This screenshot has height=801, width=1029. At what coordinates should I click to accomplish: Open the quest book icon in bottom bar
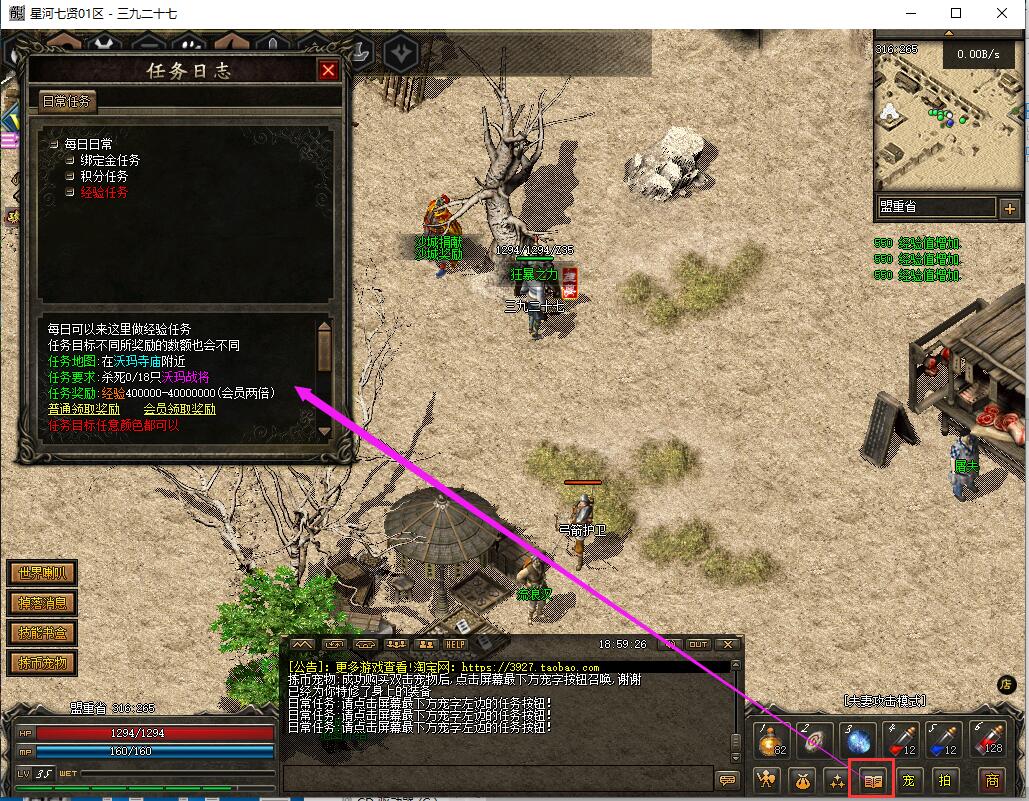coord(873,780)
